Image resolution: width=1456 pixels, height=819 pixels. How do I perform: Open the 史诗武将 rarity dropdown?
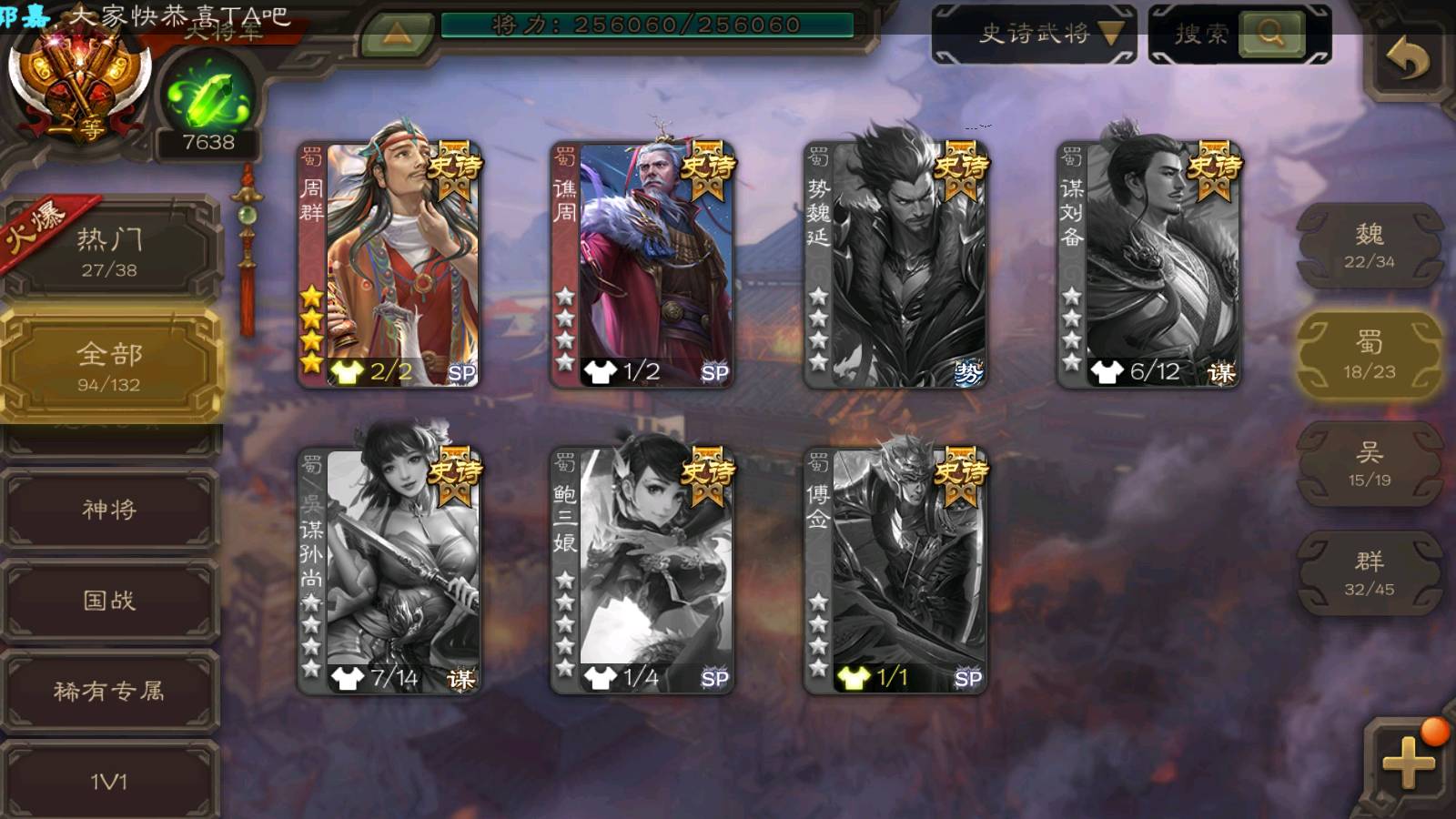1034,35
